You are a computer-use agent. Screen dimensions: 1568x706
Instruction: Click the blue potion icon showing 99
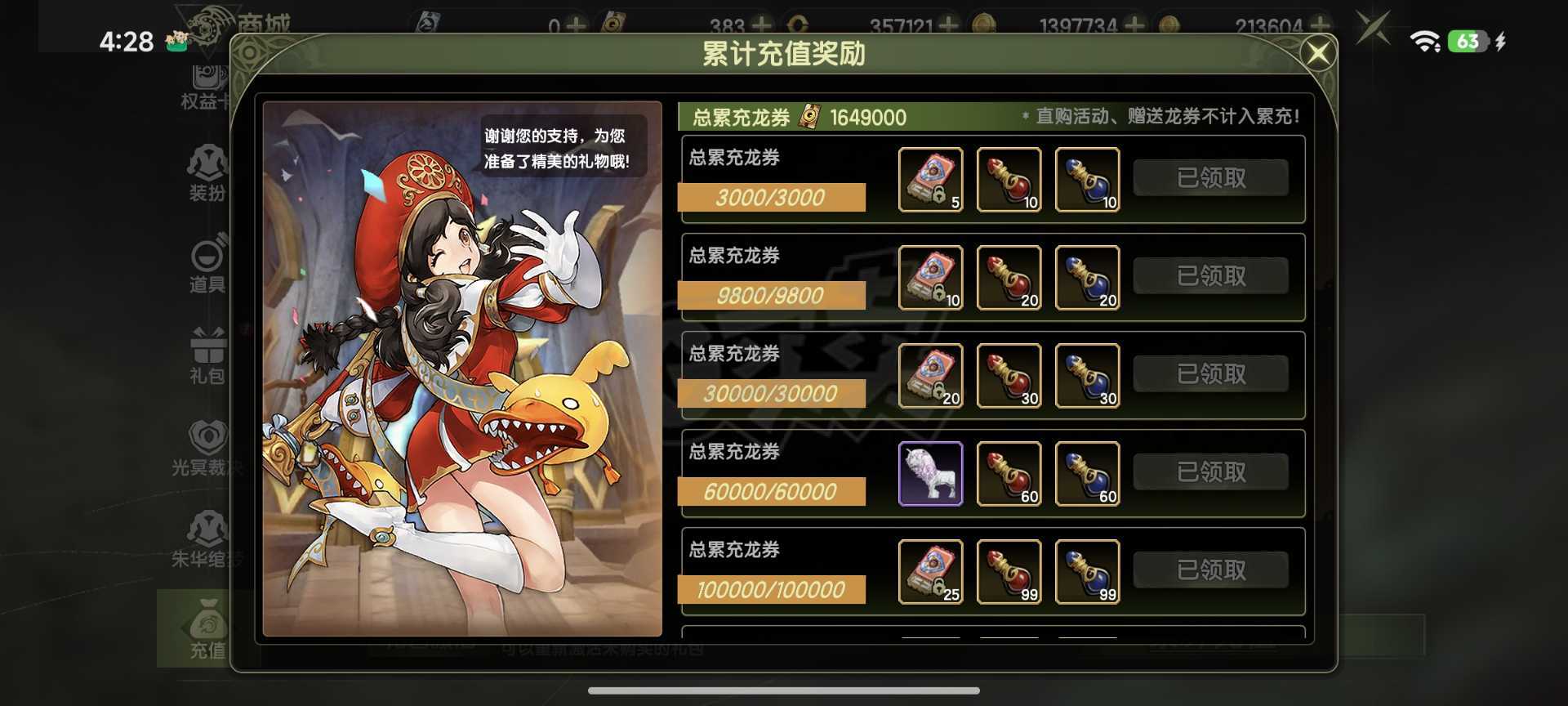coord(1088,571)
